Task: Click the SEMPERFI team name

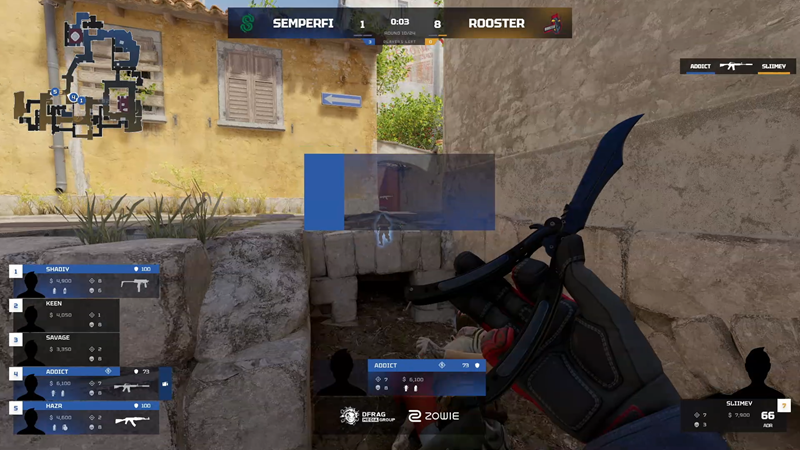Action: (308, 23)
